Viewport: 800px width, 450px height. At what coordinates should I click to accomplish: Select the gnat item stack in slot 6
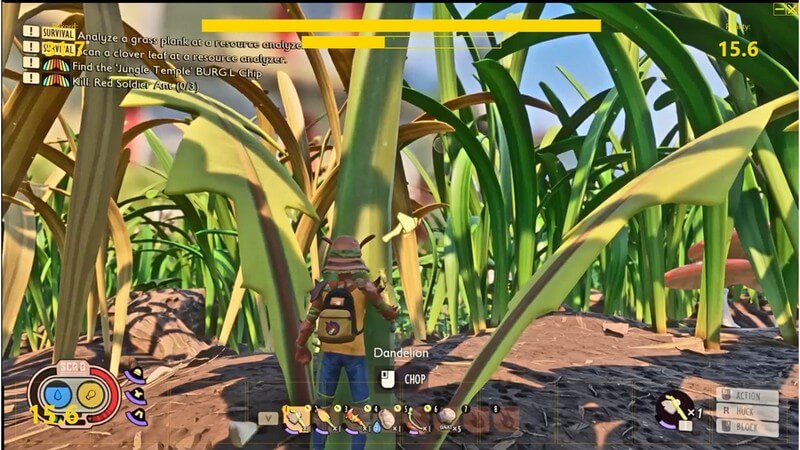(x=449, y=417)
